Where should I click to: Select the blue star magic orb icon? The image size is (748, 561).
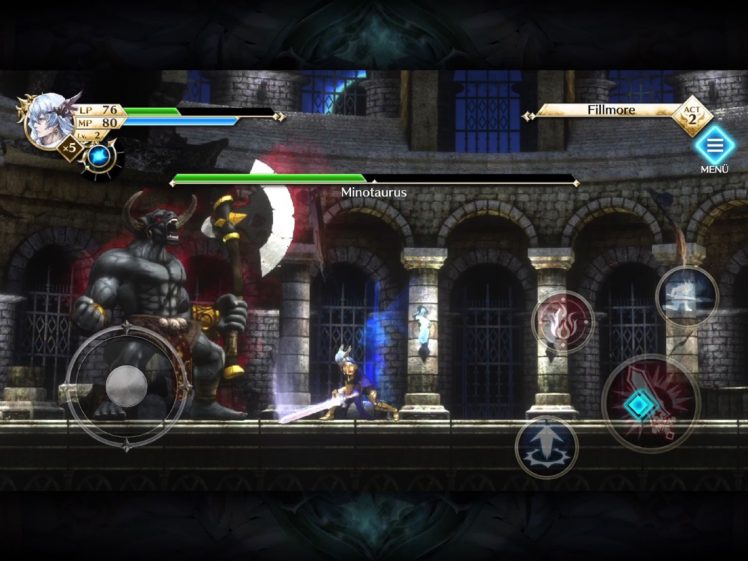point(99,156)
